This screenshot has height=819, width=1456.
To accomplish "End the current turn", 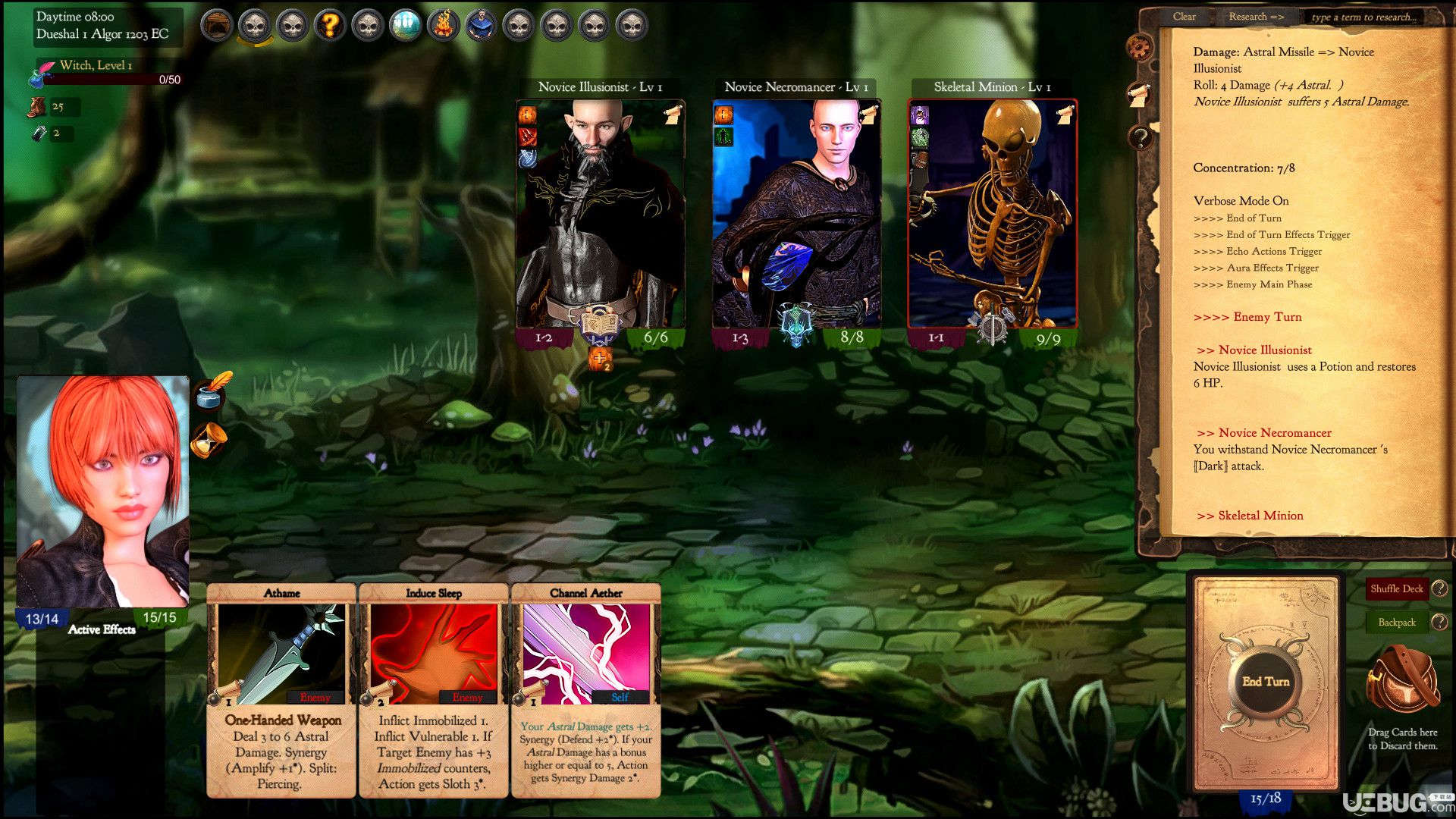I will click(x=1266, y=682).
